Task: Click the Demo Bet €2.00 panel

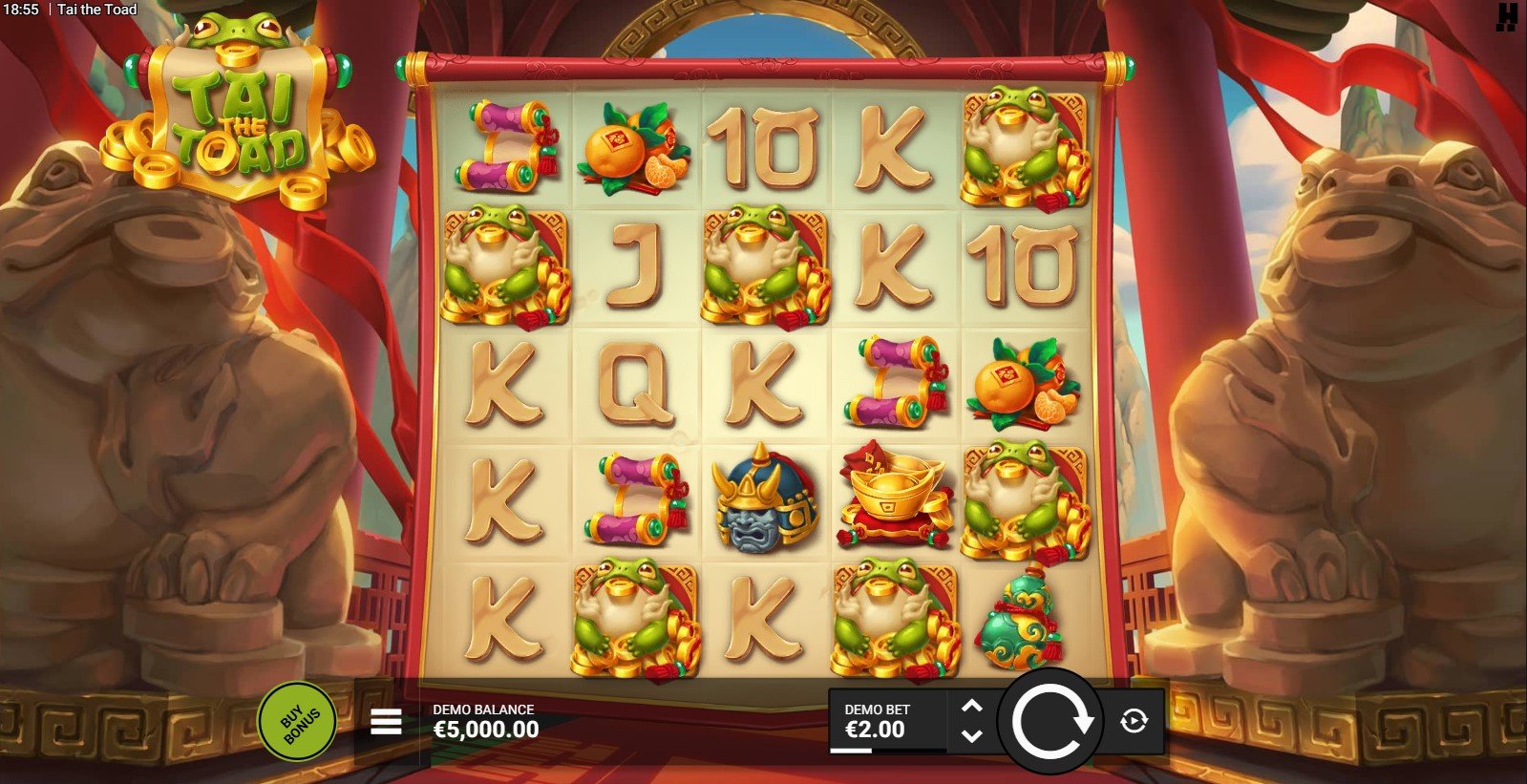Action: tap(886, 721)
